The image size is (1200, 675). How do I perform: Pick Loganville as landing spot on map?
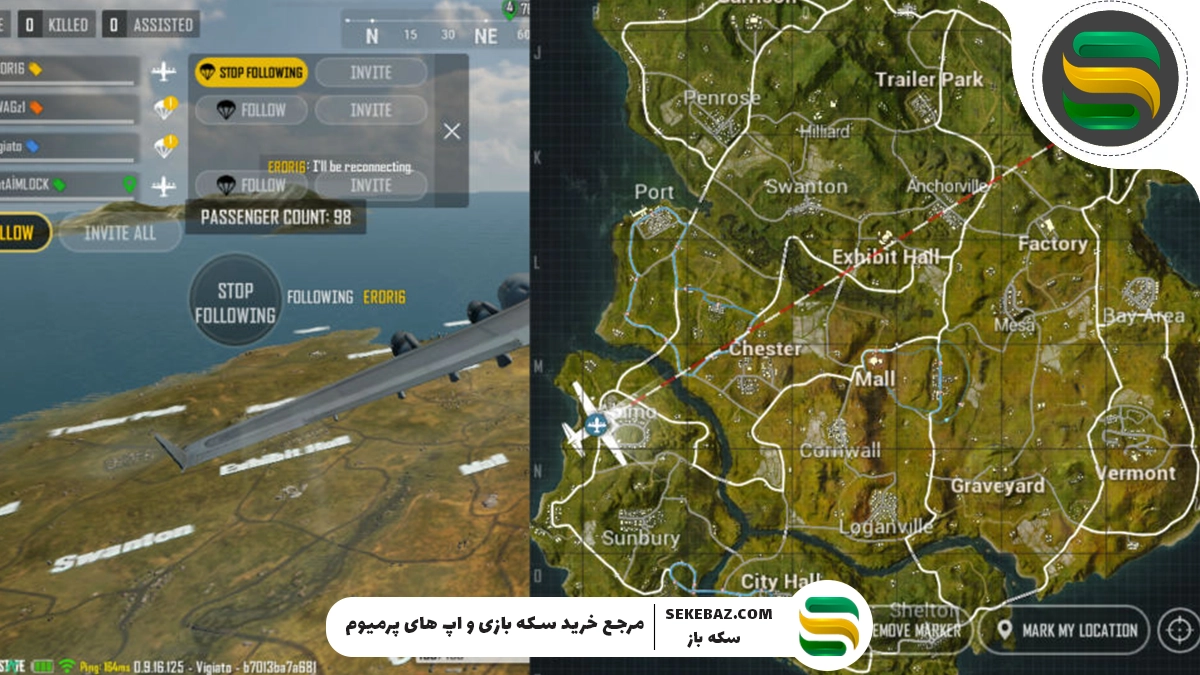(885, 526)
